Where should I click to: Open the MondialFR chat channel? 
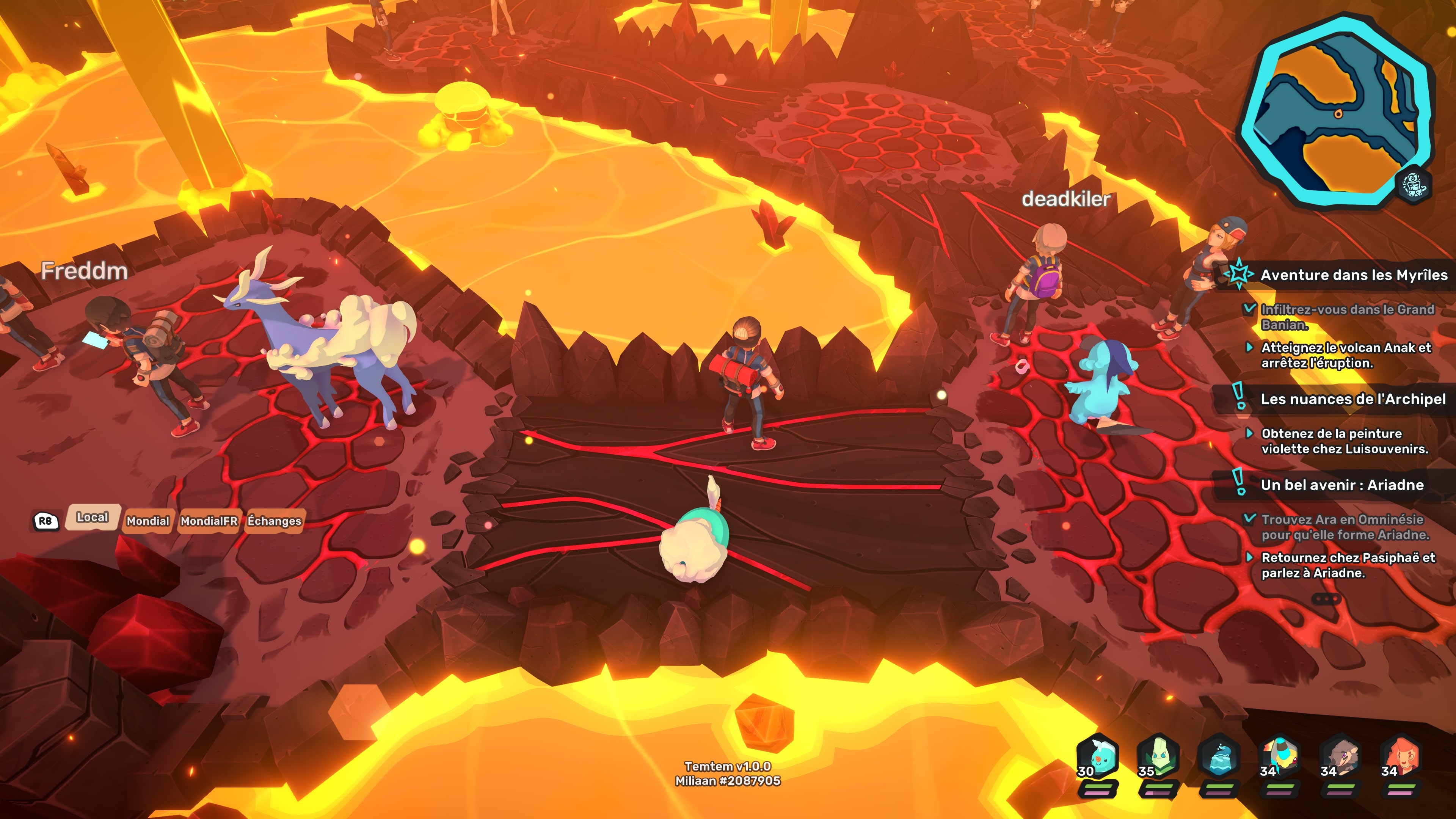click(209, 521)
